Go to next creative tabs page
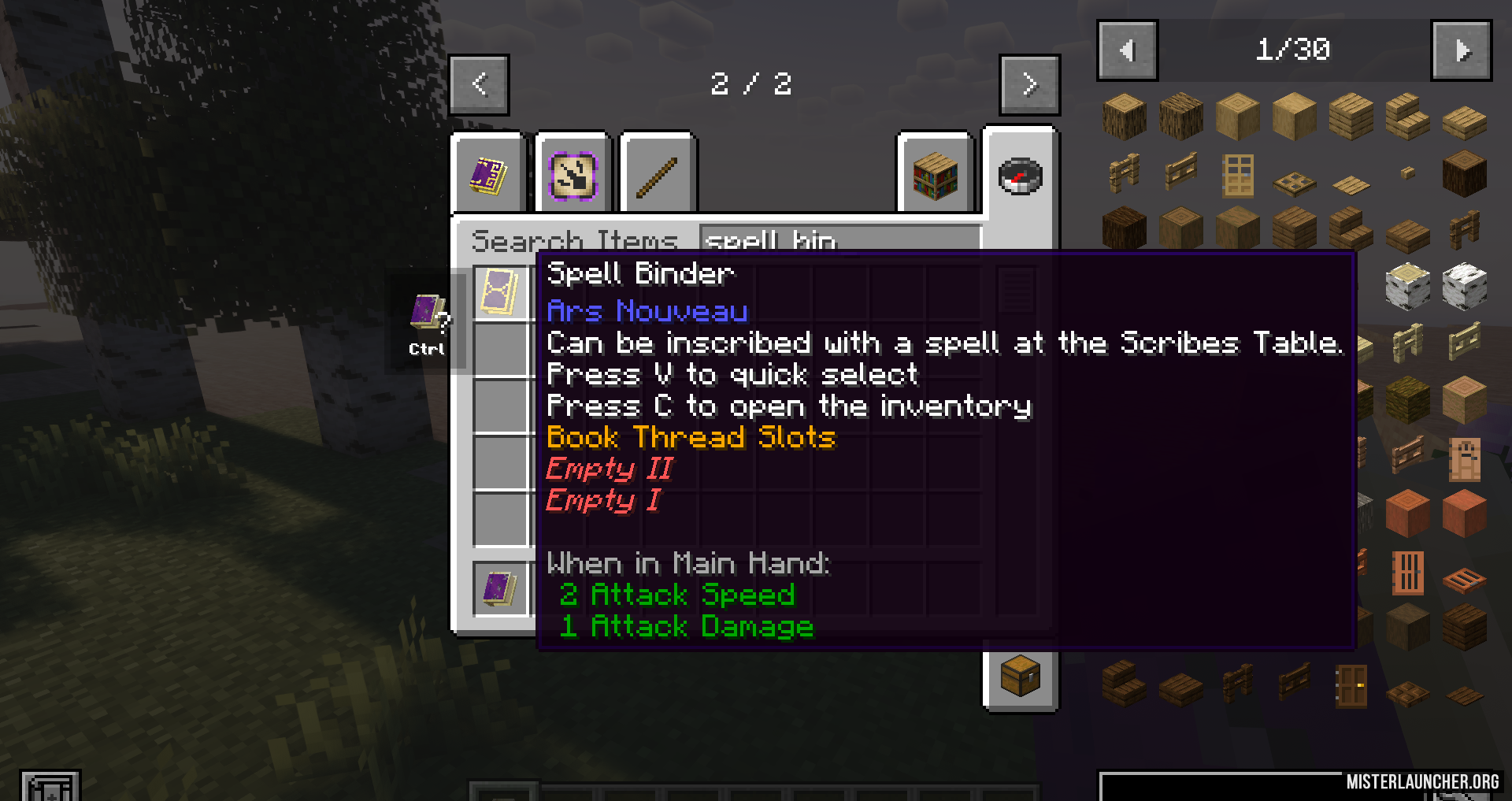This screenshot has width=1512, height=801. pos(1029,84)
